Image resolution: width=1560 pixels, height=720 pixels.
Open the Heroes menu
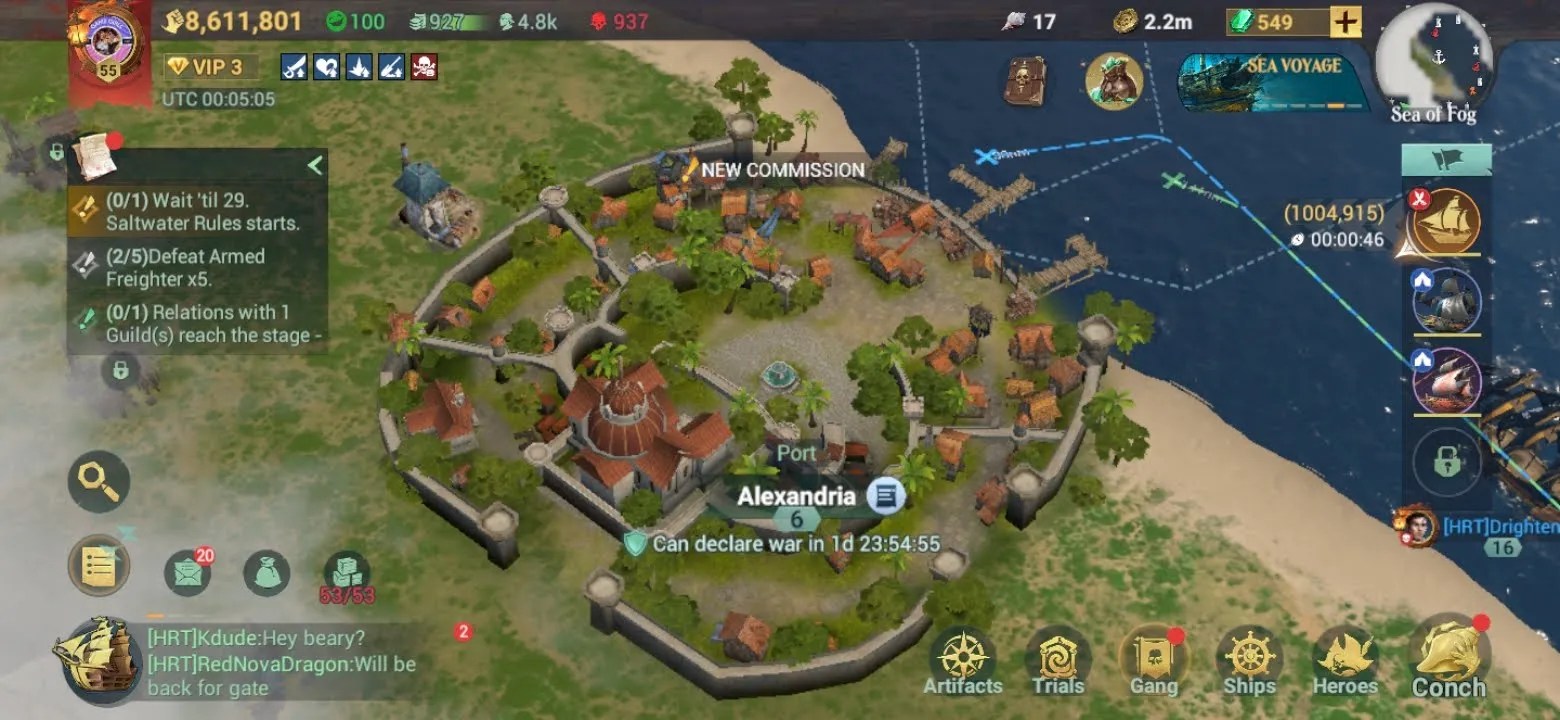1345,662
